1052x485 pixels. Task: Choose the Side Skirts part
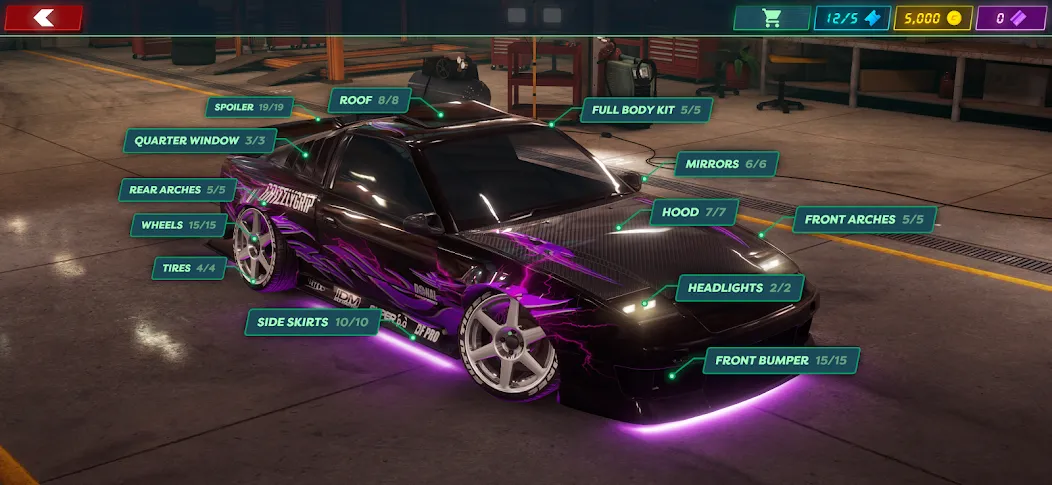pyautogui.click(x=313, y=322)
